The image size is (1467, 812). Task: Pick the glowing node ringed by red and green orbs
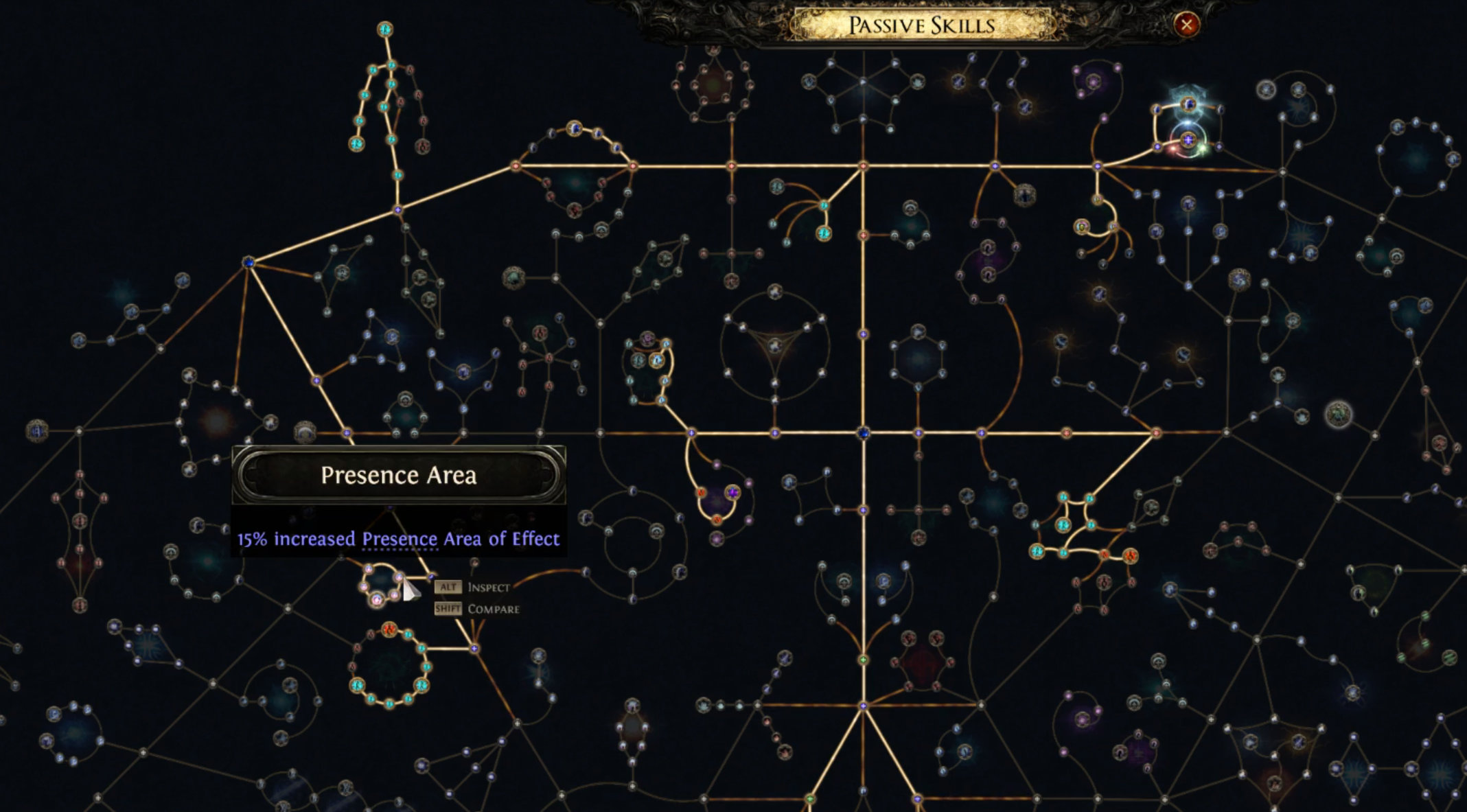click(x=1188, y=140)
